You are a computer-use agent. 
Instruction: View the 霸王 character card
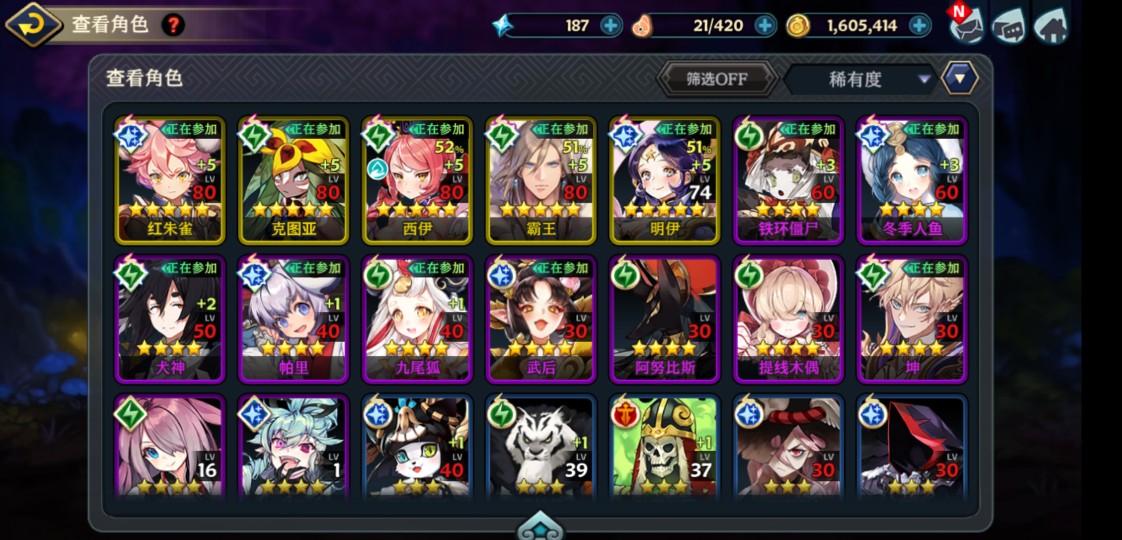541,181
